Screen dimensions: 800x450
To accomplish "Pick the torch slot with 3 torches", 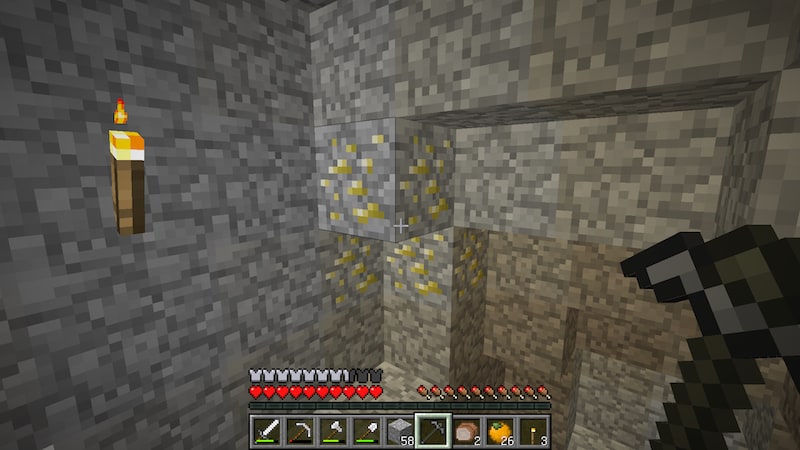I will click(x=532, y=431).
